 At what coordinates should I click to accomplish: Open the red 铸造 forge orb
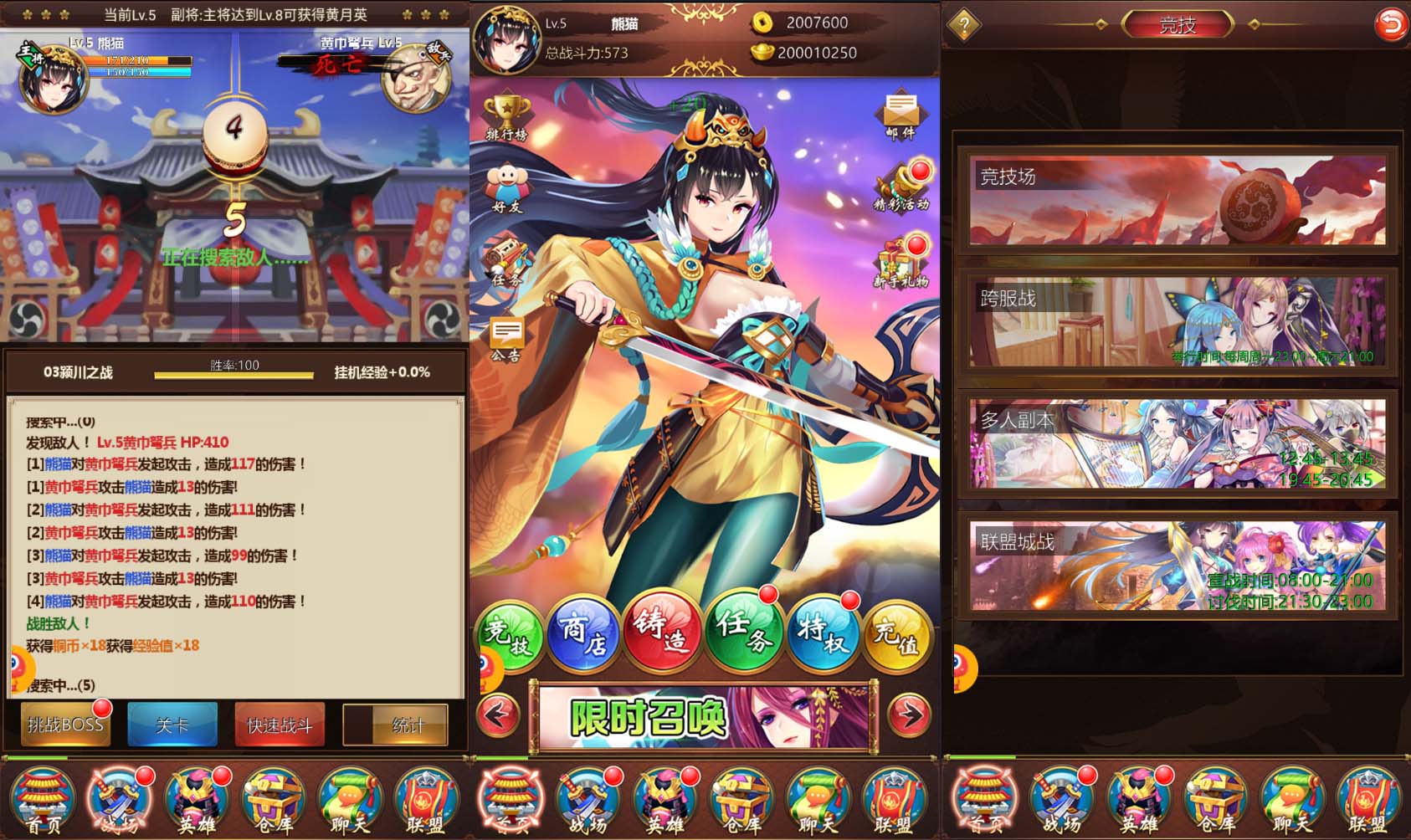click(660, 636)
